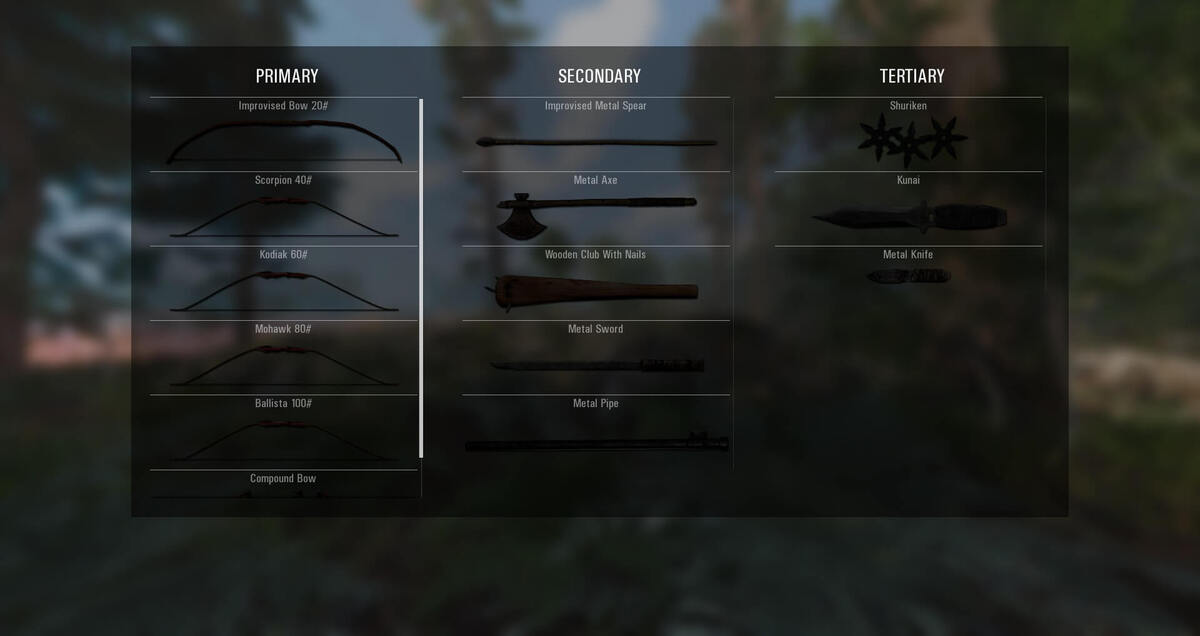Pick the Metal Knife
The image size is (1200, 636).
click(908, 272)
